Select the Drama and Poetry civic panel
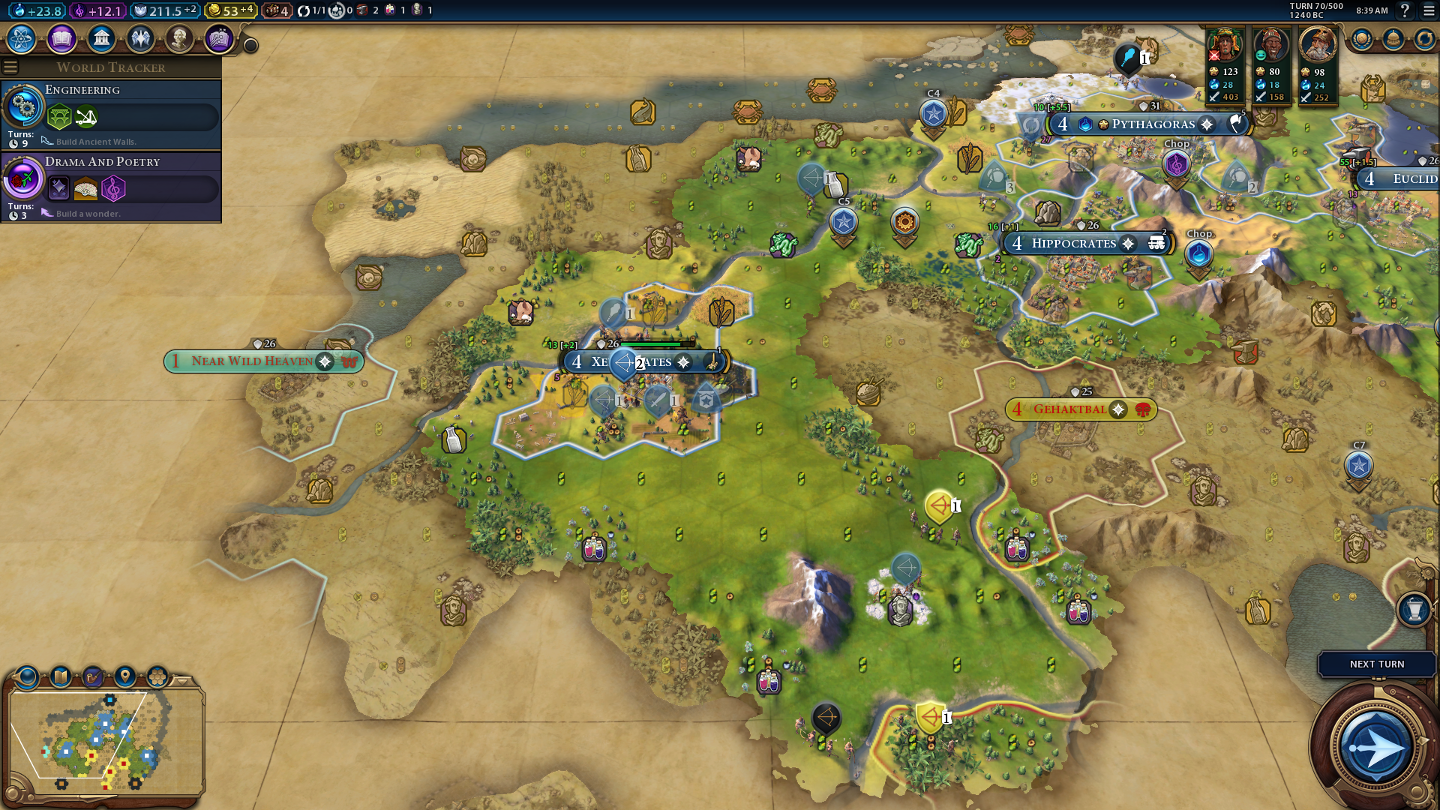1440x810 pixels. (110, 187)
